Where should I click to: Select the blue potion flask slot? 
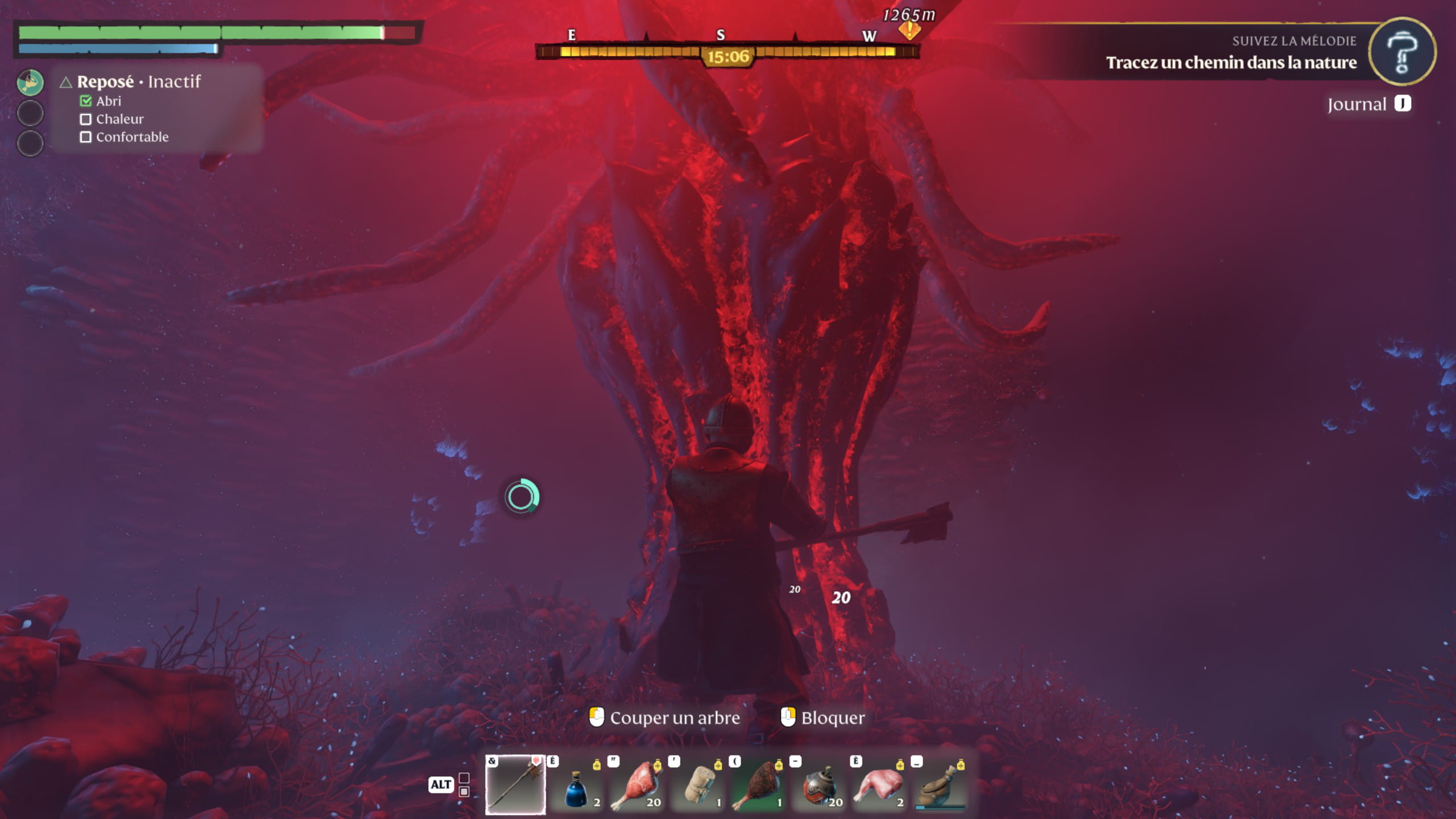[x=576, y=785]
